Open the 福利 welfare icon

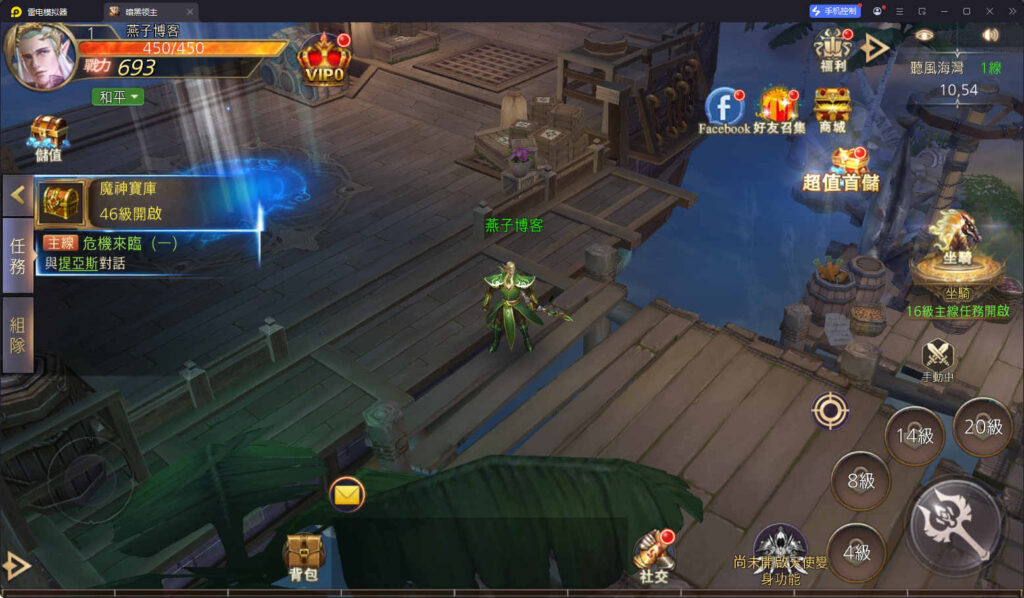832,46
